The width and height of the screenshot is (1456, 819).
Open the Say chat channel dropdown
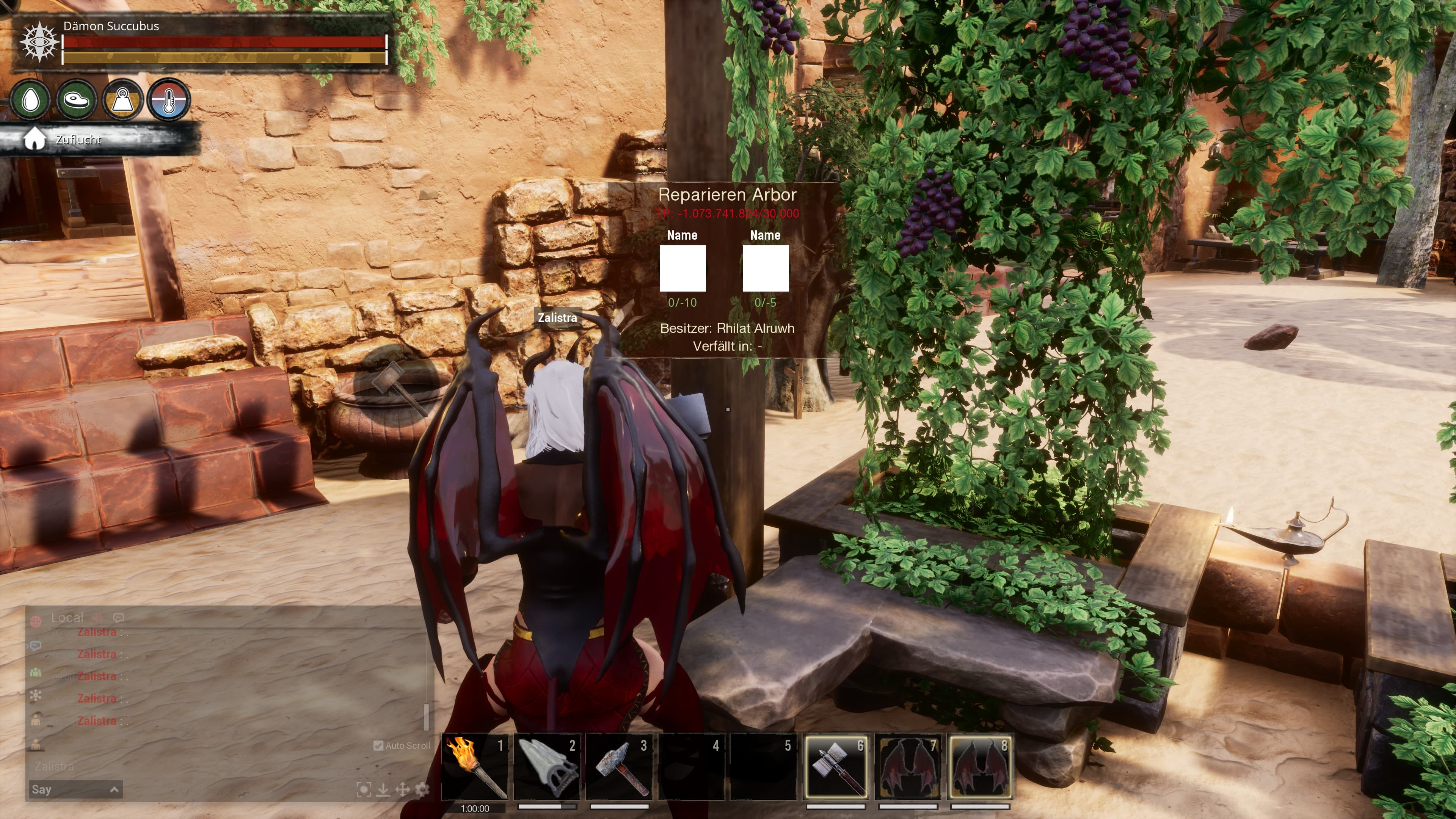pyautogui.click(x=75, y=789)
